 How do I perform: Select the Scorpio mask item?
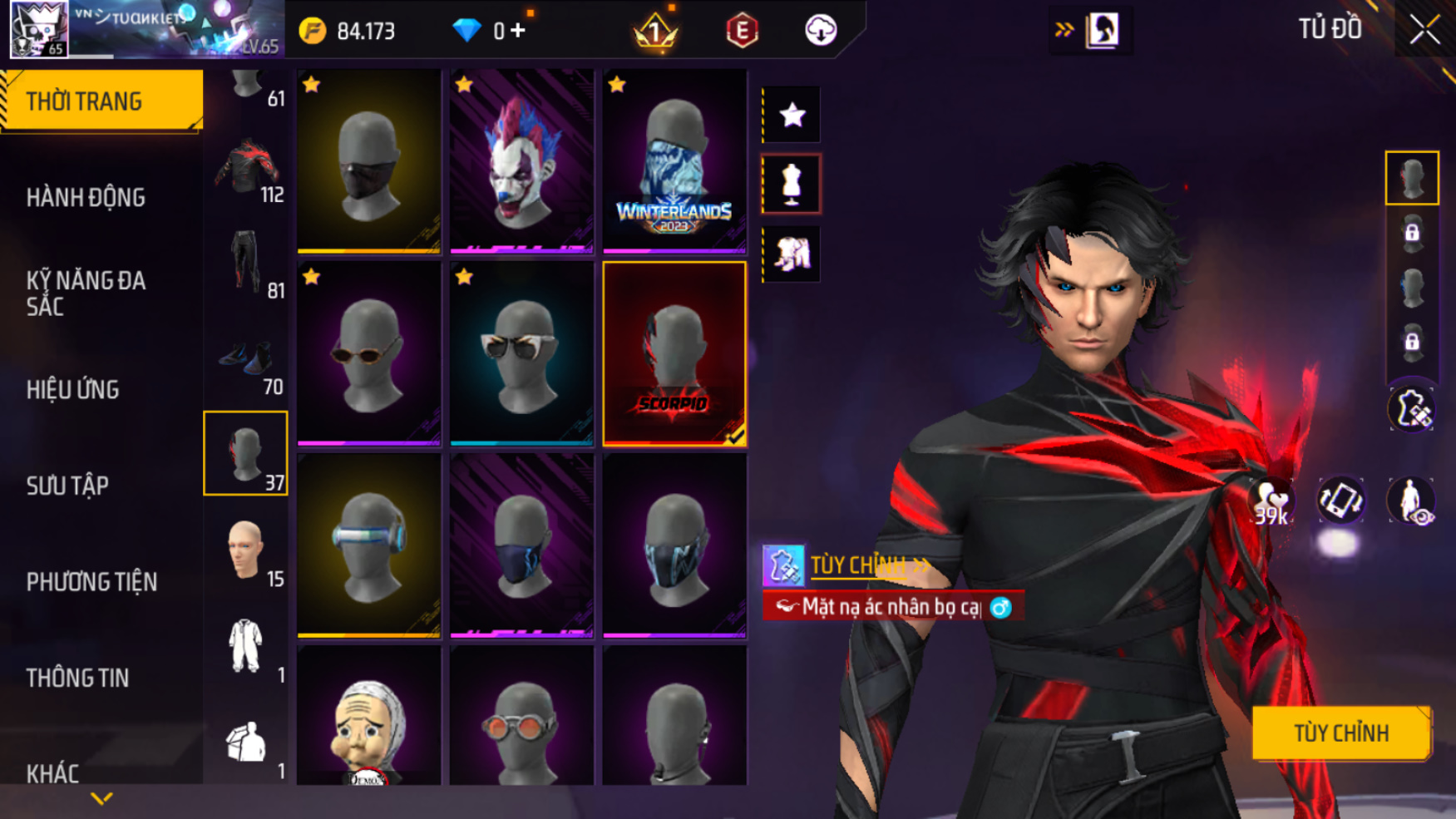pos(674,354)
